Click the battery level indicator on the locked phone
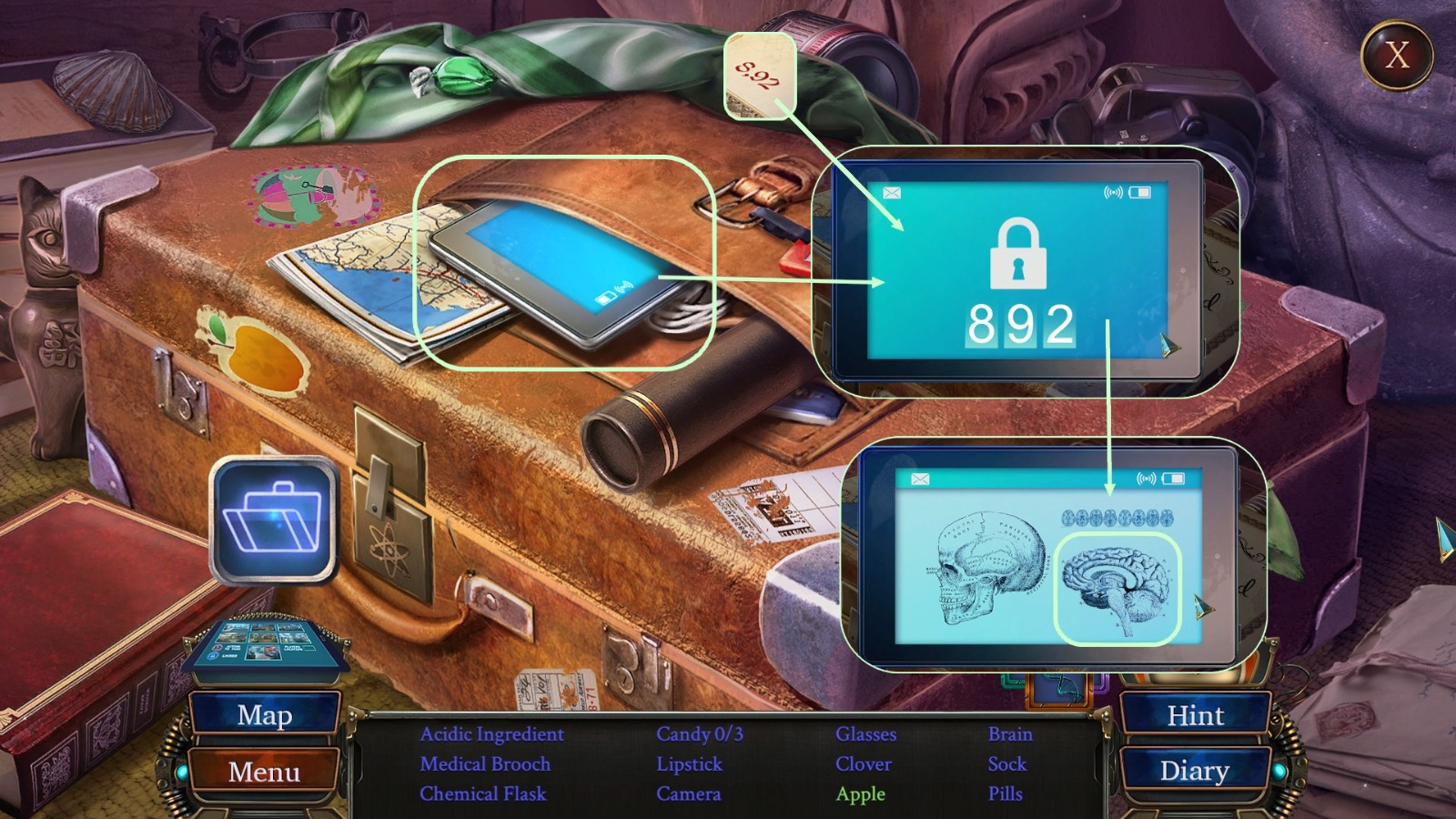 point(1139,194)
